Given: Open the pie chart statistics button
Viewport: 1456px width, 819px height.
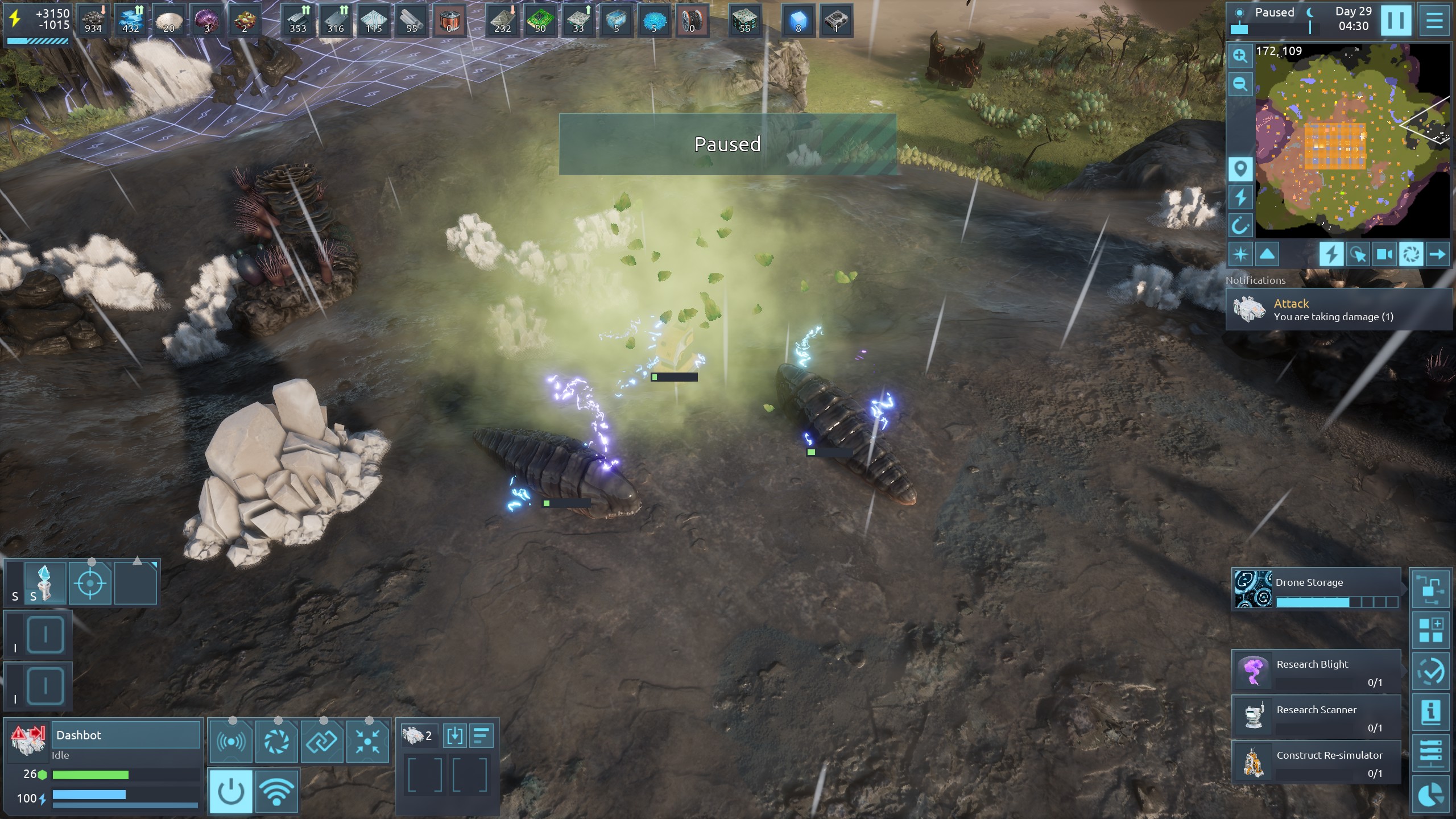Looking at the screenshot, I should 1431,795.
